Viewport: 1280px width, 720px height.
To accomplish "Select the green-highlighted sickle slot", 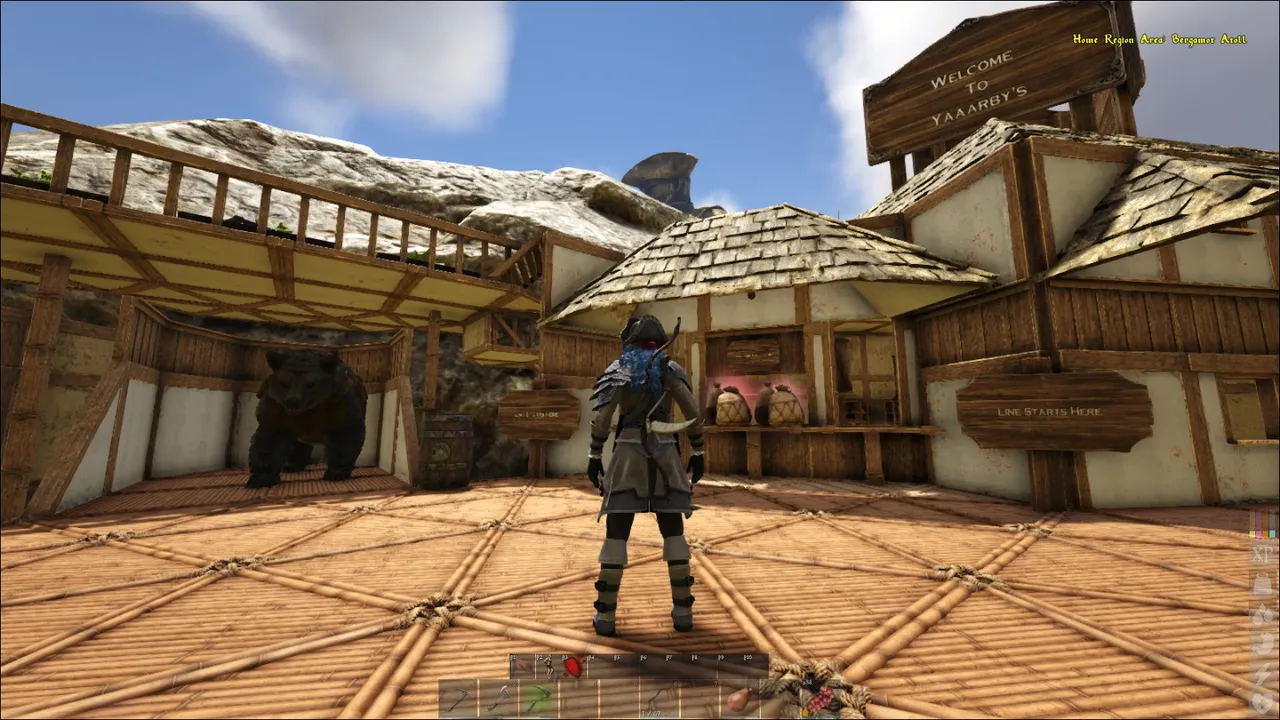I will [x=539, y=699].
